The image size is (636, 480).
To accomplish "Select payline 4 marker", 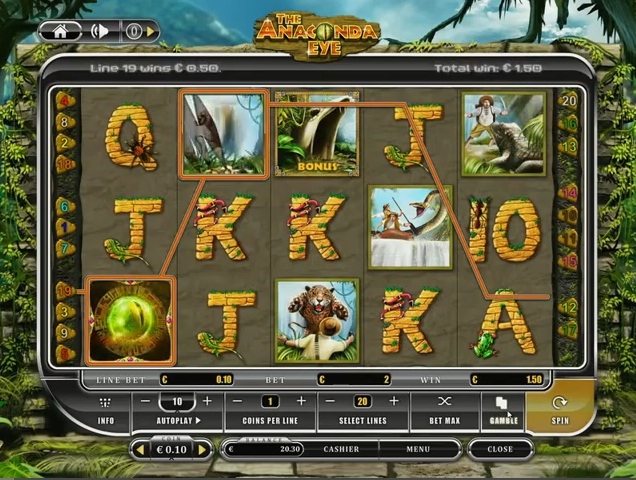I will tap(65, 99).
